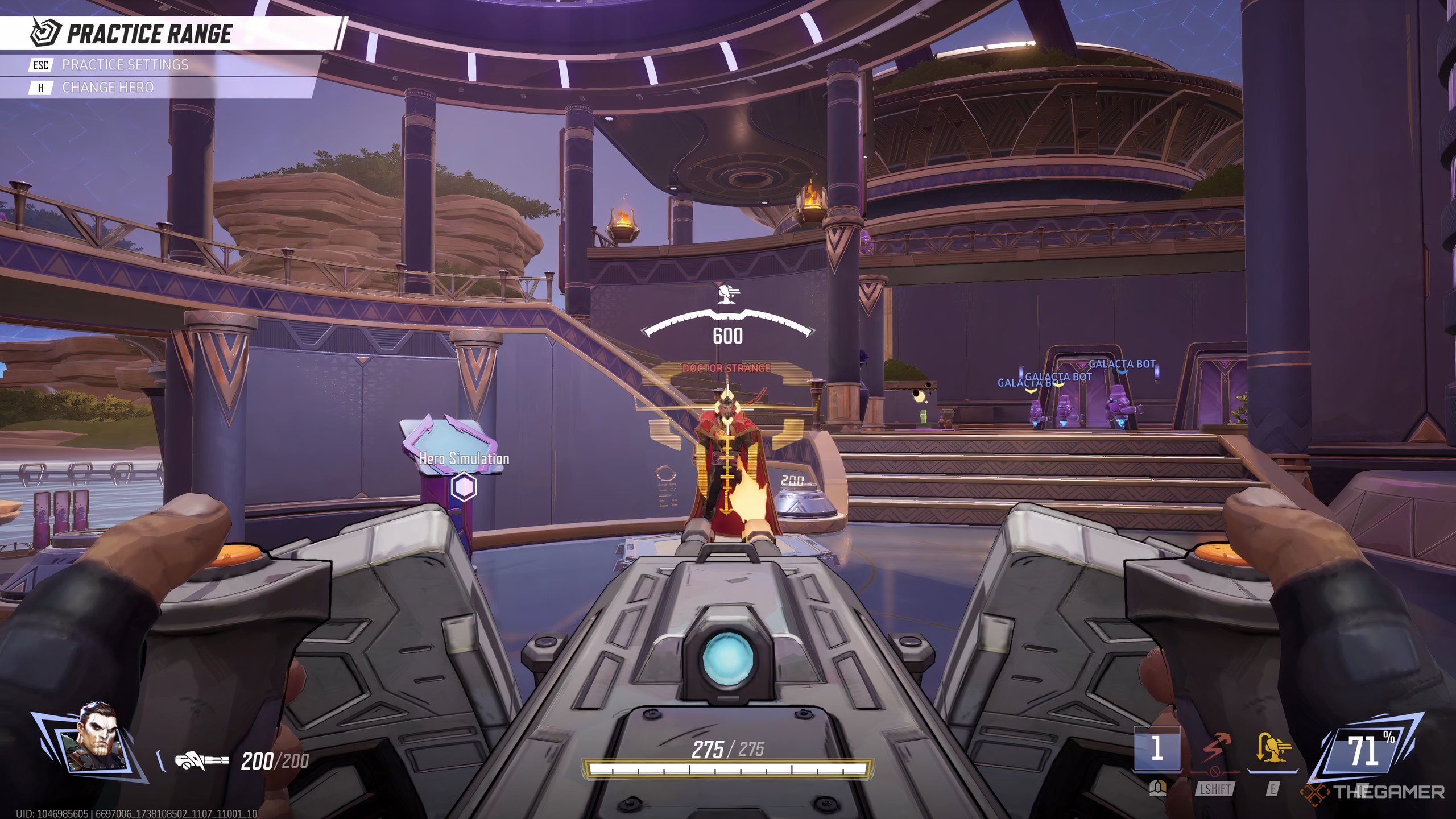This screenshot has width=1456, height=819.
Task: Click the ability slot showing number 1
Action: (1157, 748)
